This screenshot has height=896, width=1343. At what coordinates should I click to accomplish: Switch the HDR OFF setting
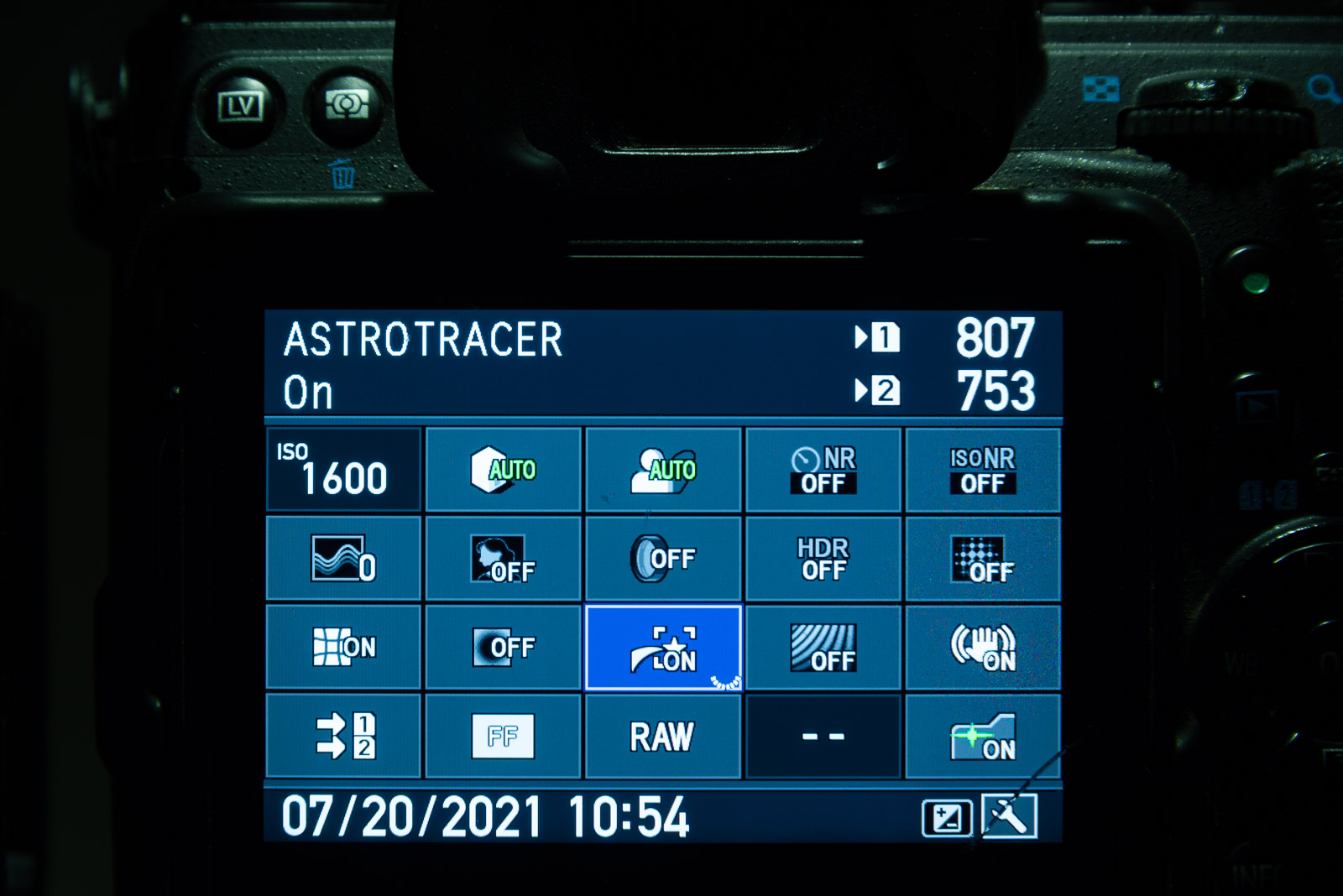click(823, 559)
